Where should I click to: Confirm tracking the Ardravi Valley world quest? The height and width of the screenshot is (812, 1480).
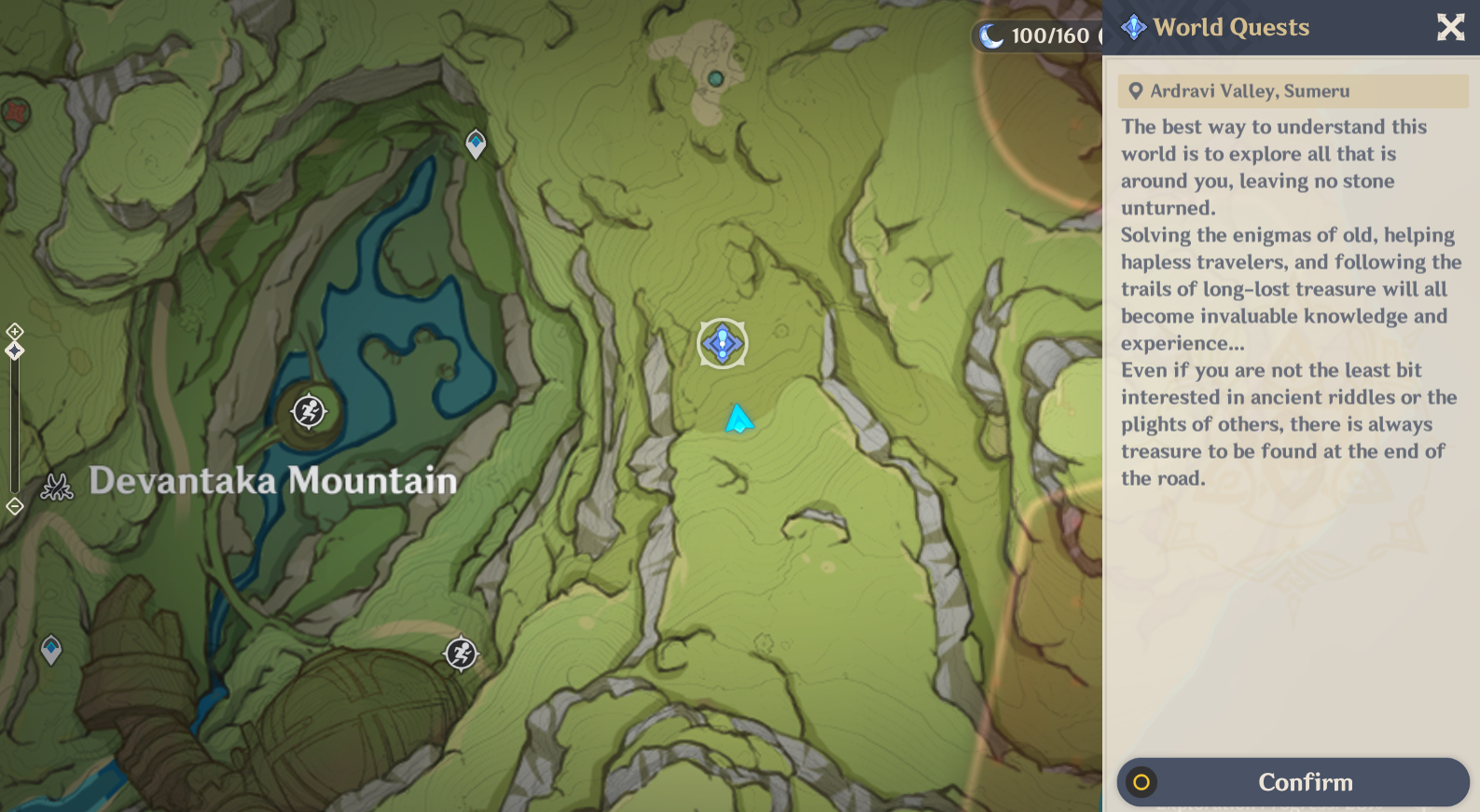(x=1304, y=782)
